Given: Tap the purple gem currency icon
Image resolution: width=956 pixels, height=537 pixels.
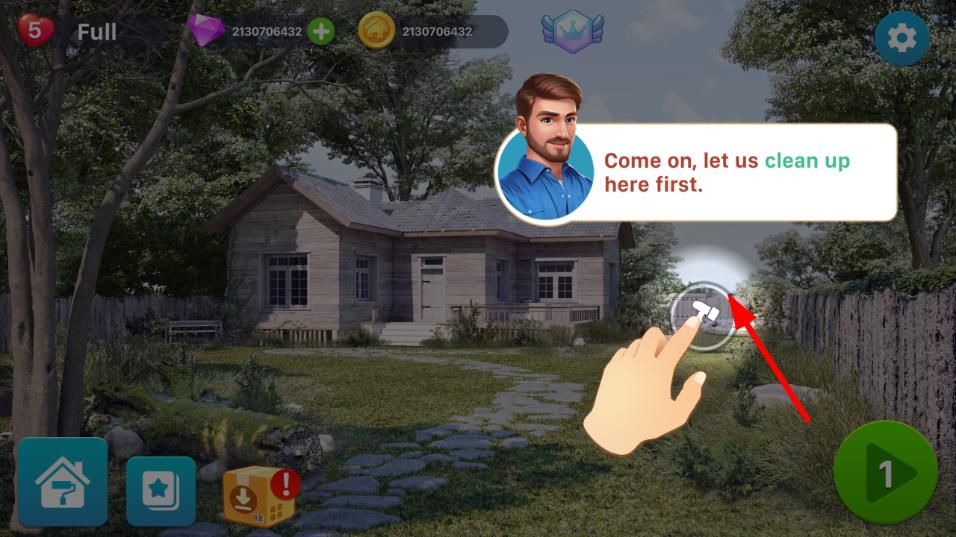Looking at the screenshot, I should 207,31.
